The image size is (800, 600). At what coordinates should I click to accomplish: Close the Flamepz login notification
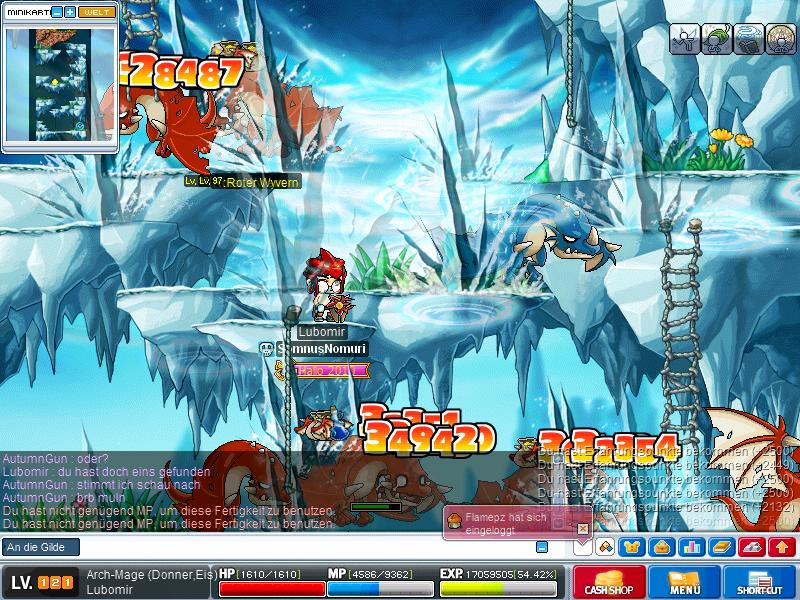click(583, 527)
